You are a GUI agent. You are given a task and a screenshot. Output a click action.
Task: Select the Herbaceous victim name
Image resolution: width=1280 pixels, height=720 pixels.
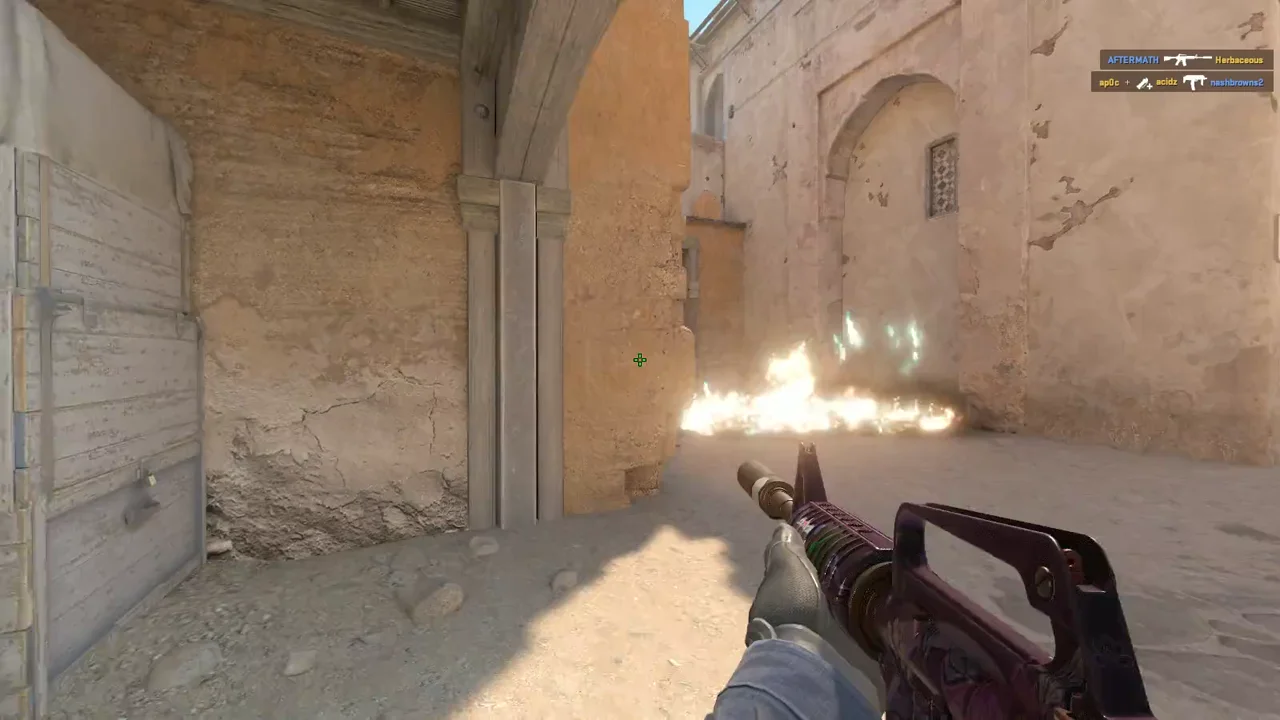point(1240,60)
